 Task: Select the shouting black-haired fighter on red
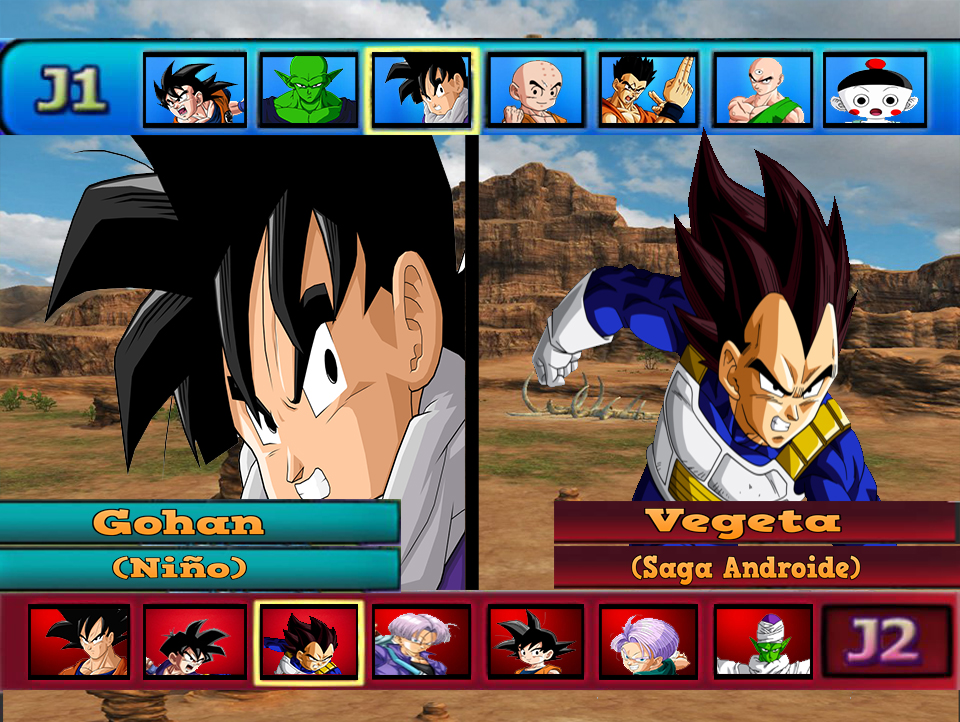[x=195, y=641]
